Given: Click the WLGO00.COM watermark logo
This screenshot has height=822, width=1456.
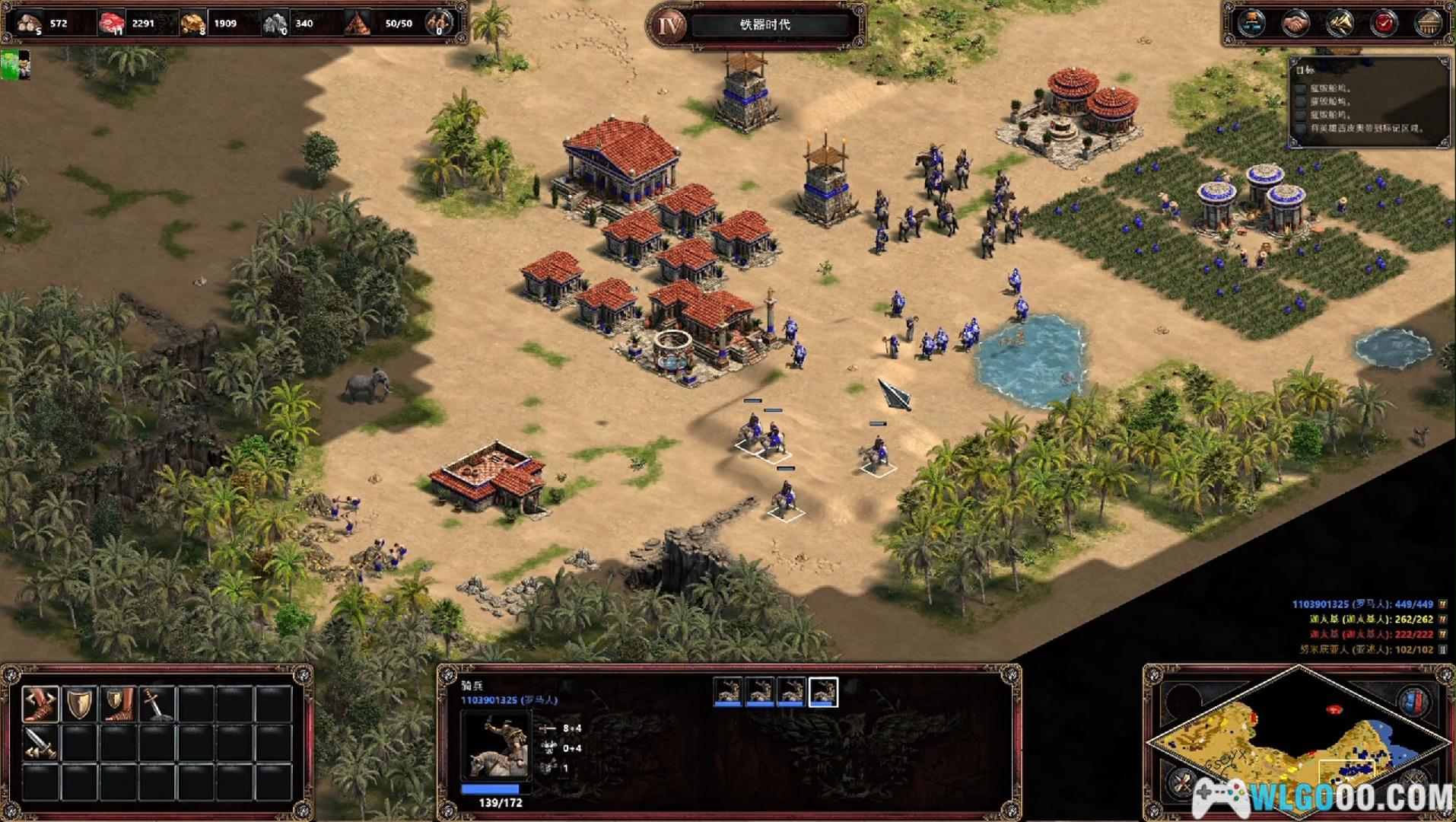Looking at the screenshot, I should [x=1324, y=798].
